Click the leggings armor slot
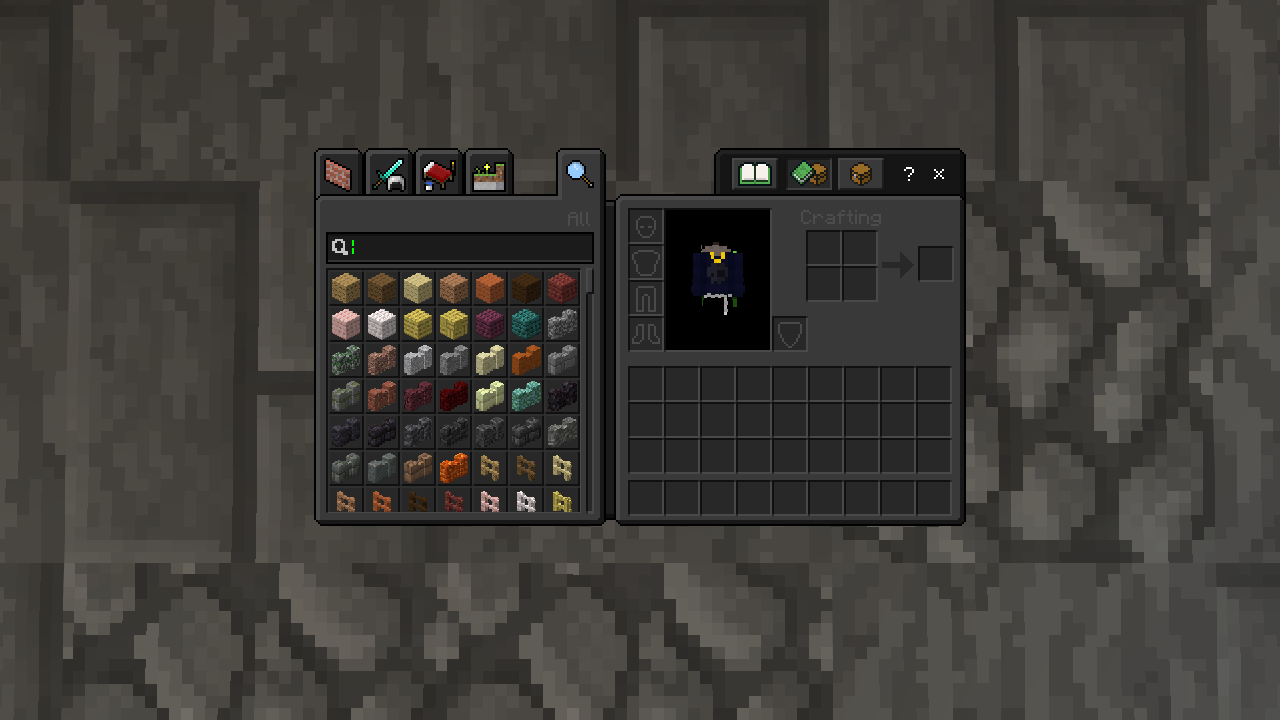 point(646,298)
